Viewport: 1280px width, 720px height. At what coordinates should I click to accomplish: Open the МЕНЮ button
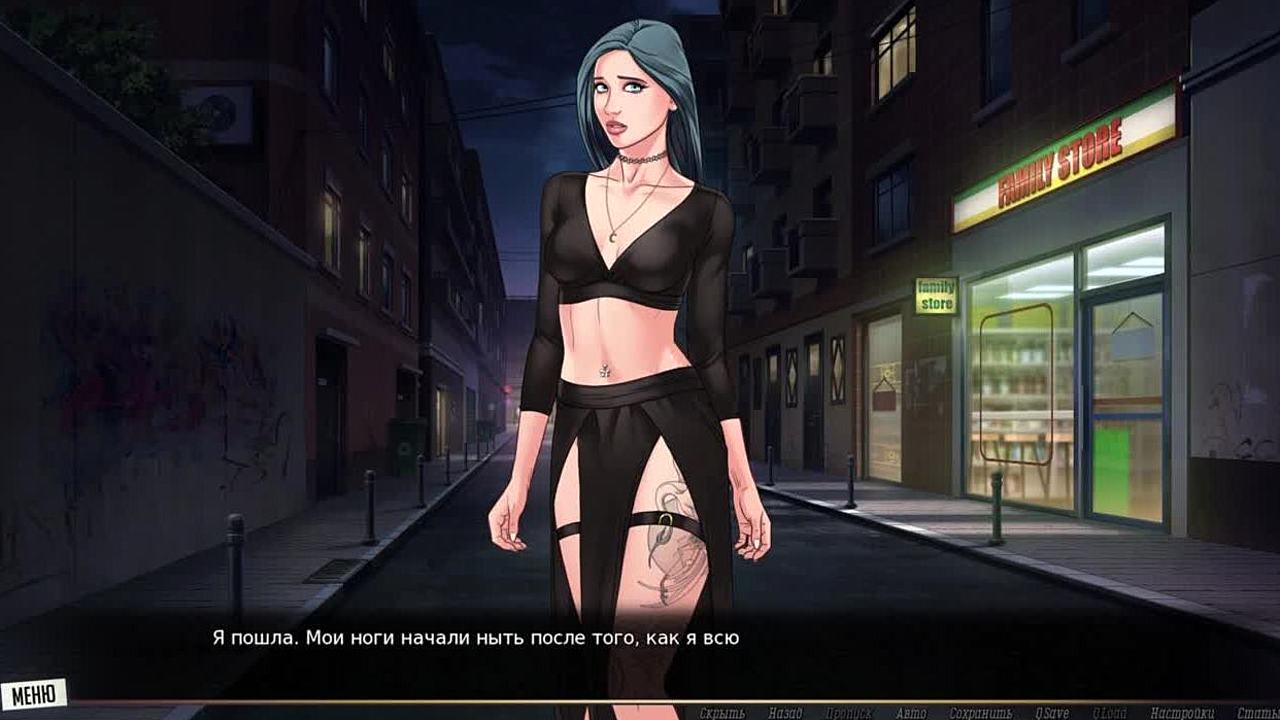point(33,693)
